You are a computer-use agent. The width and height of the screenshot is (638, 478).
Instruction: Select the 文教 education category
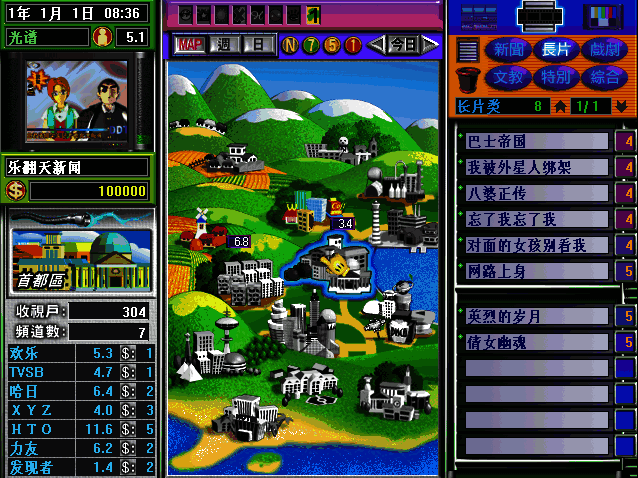point(505,76)
